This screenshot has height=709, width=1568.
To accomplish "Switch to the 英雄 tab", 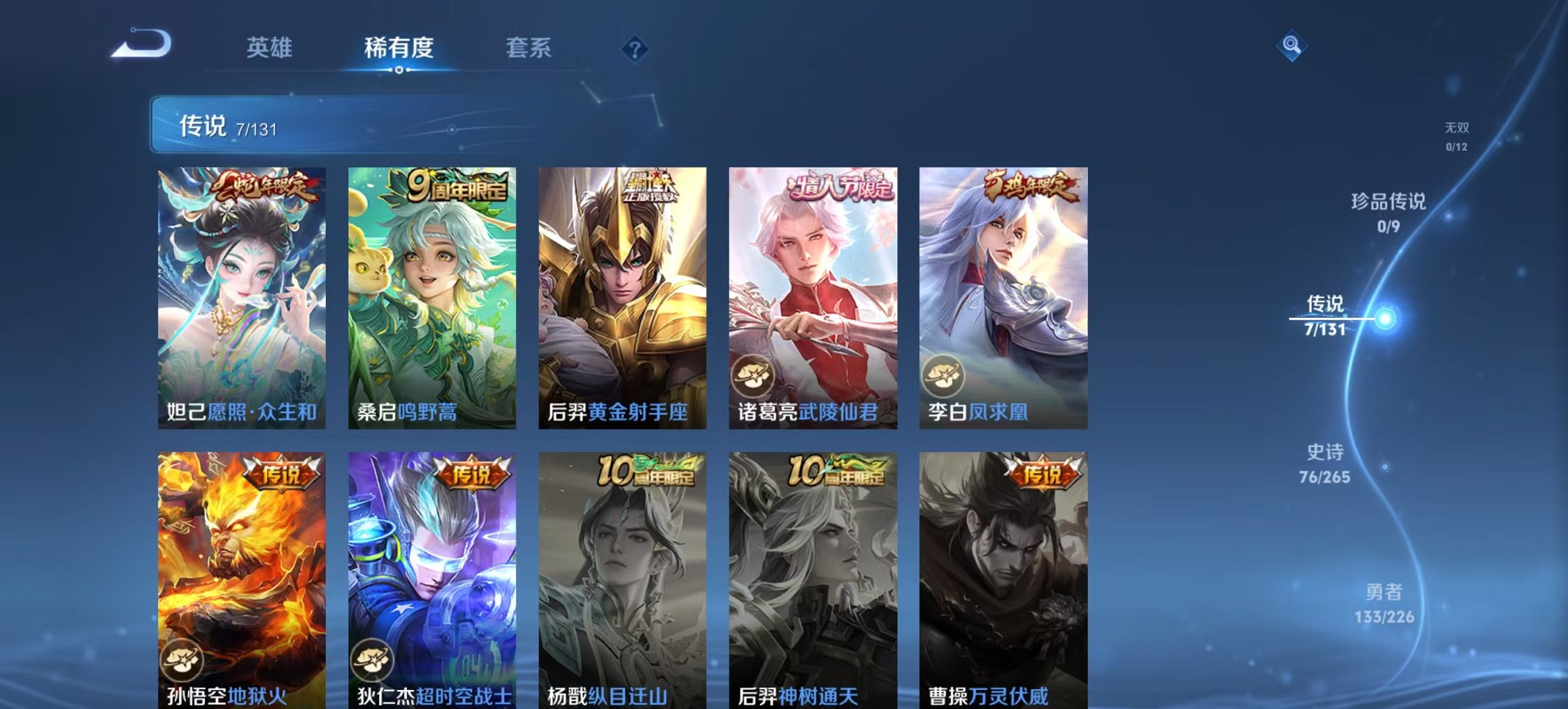I will tap(270, 48).
